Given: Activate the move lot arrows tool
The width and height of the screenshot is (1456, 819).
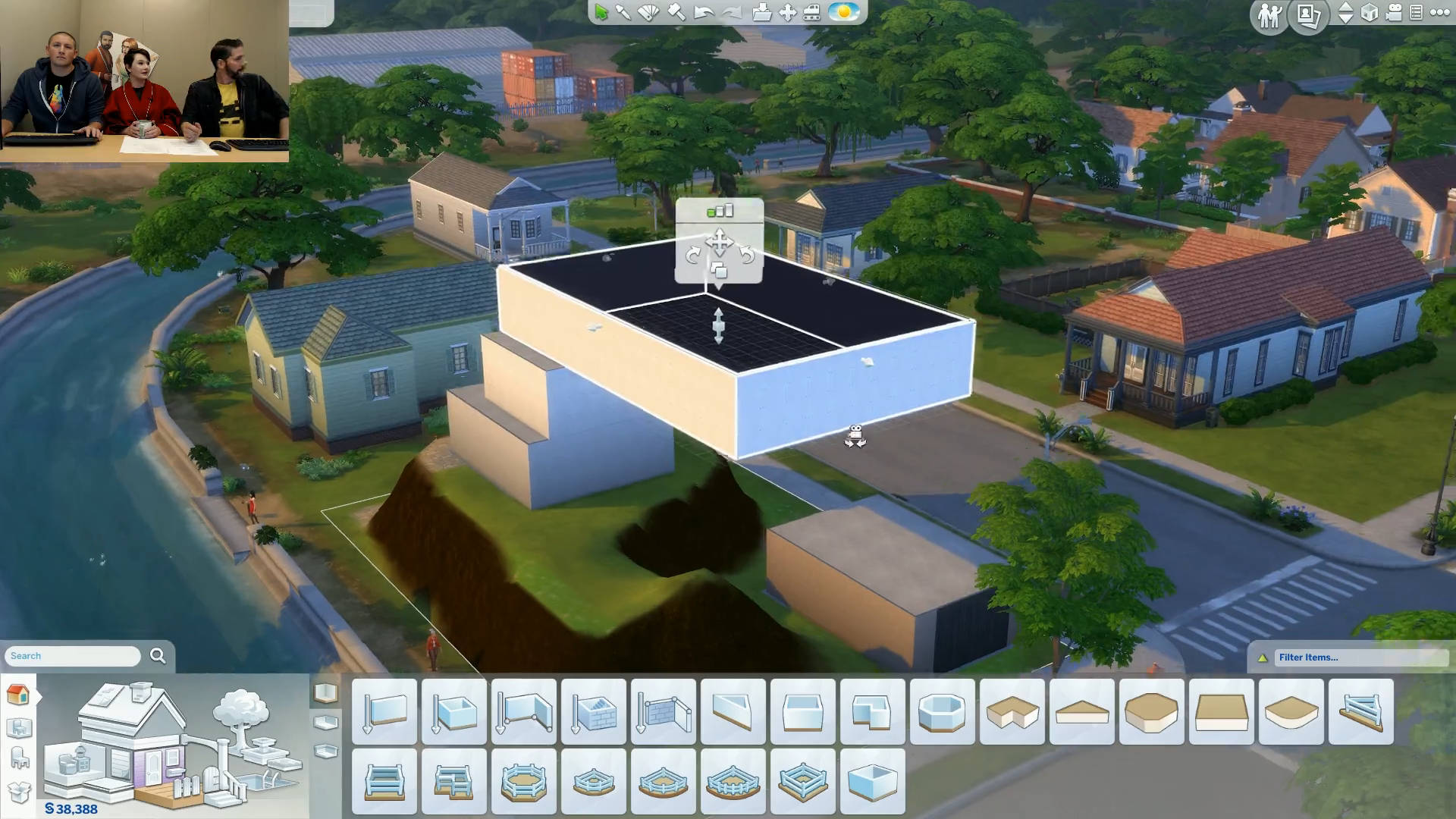Looking at the screenshot, I should coord(787,12).
